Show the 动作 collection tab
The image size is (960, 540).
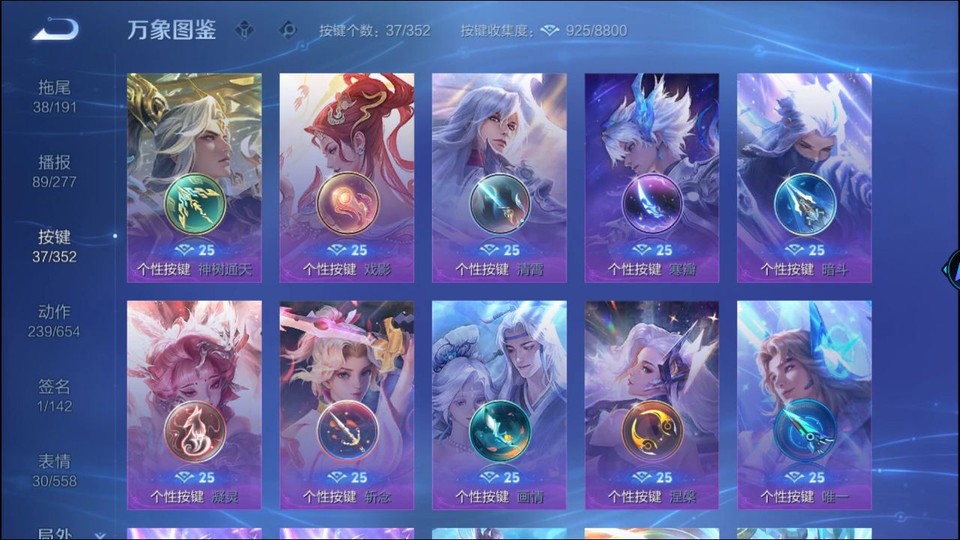[55, 321]
